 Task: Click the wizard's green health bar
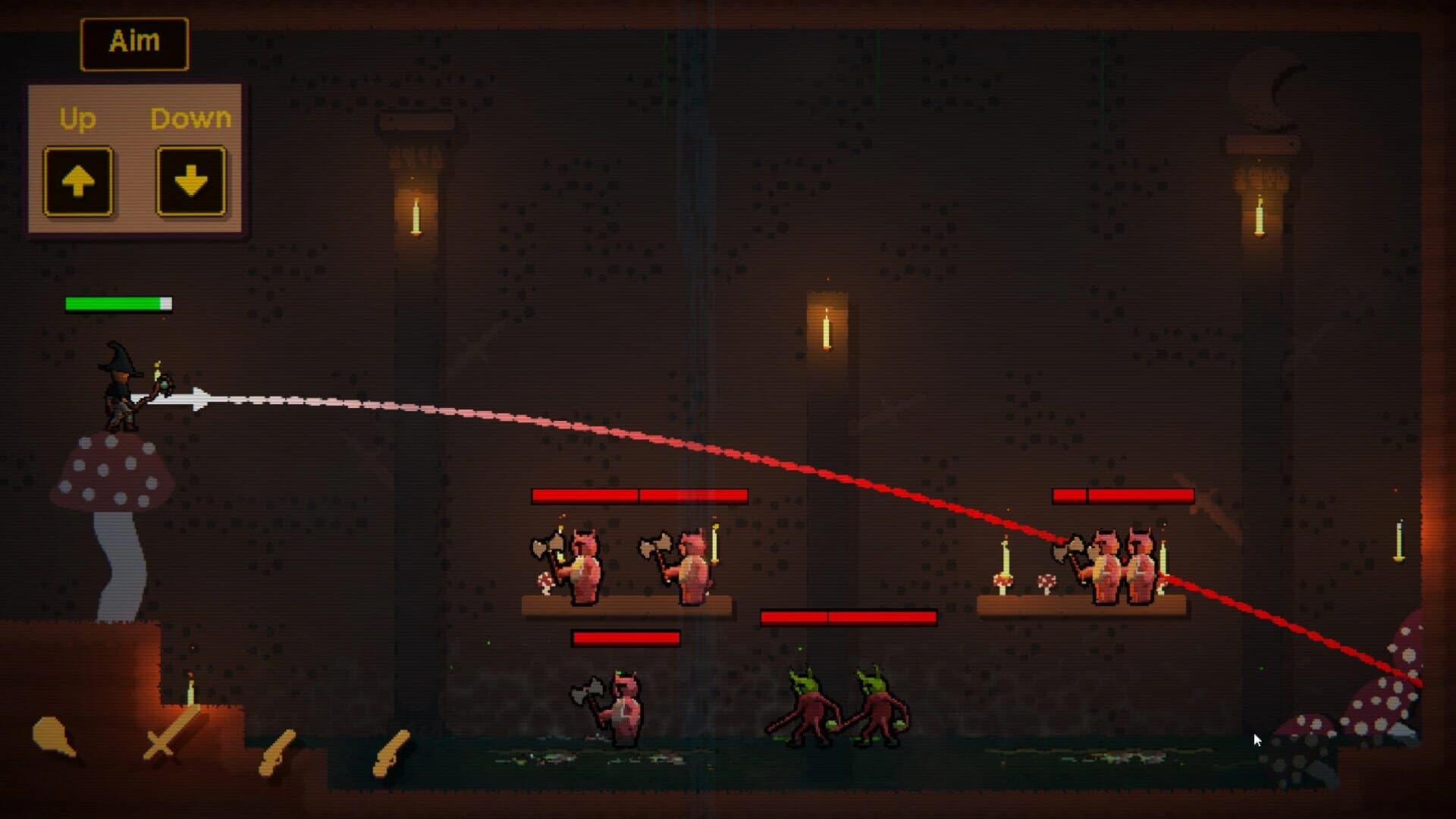coord(118,303)
